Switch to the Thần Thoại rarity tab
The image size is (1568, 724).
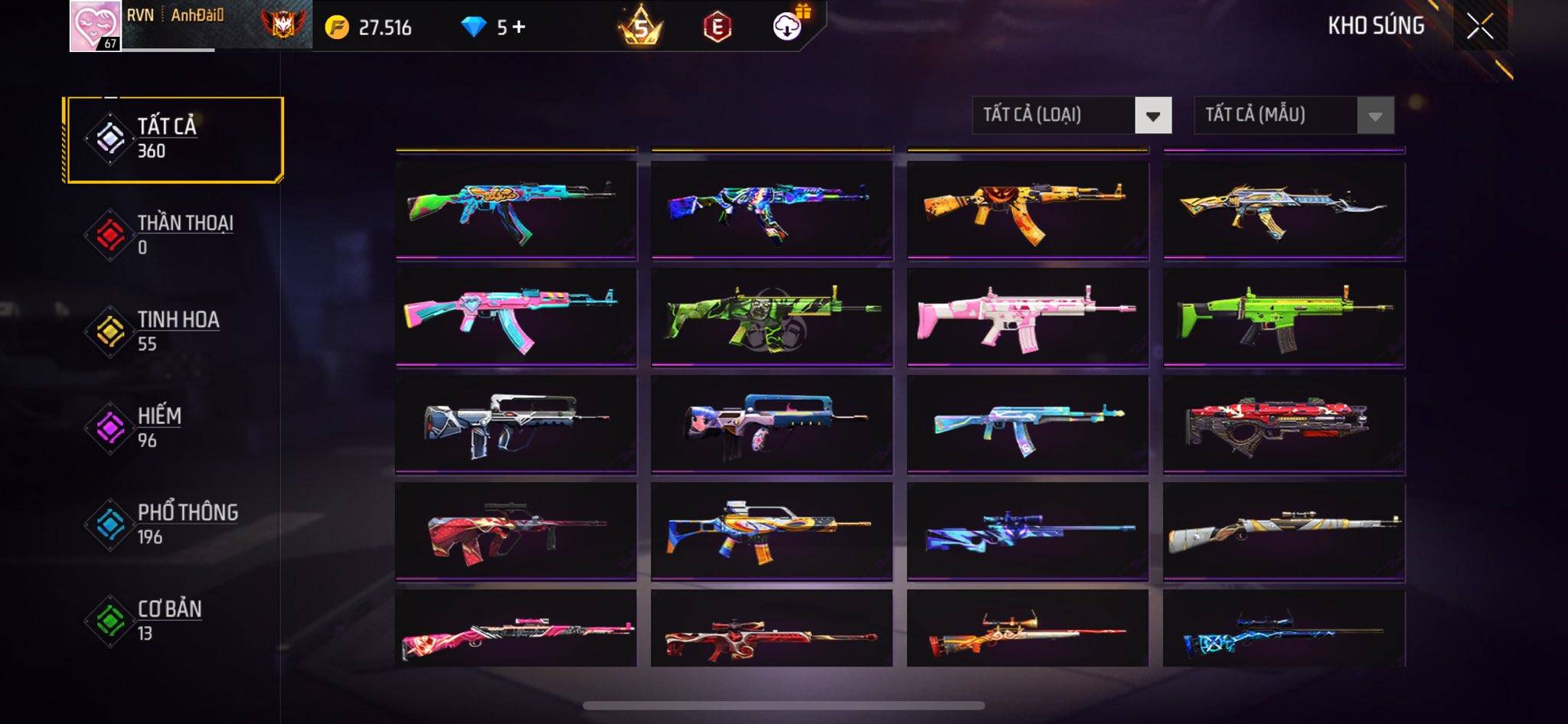point(175,235)
